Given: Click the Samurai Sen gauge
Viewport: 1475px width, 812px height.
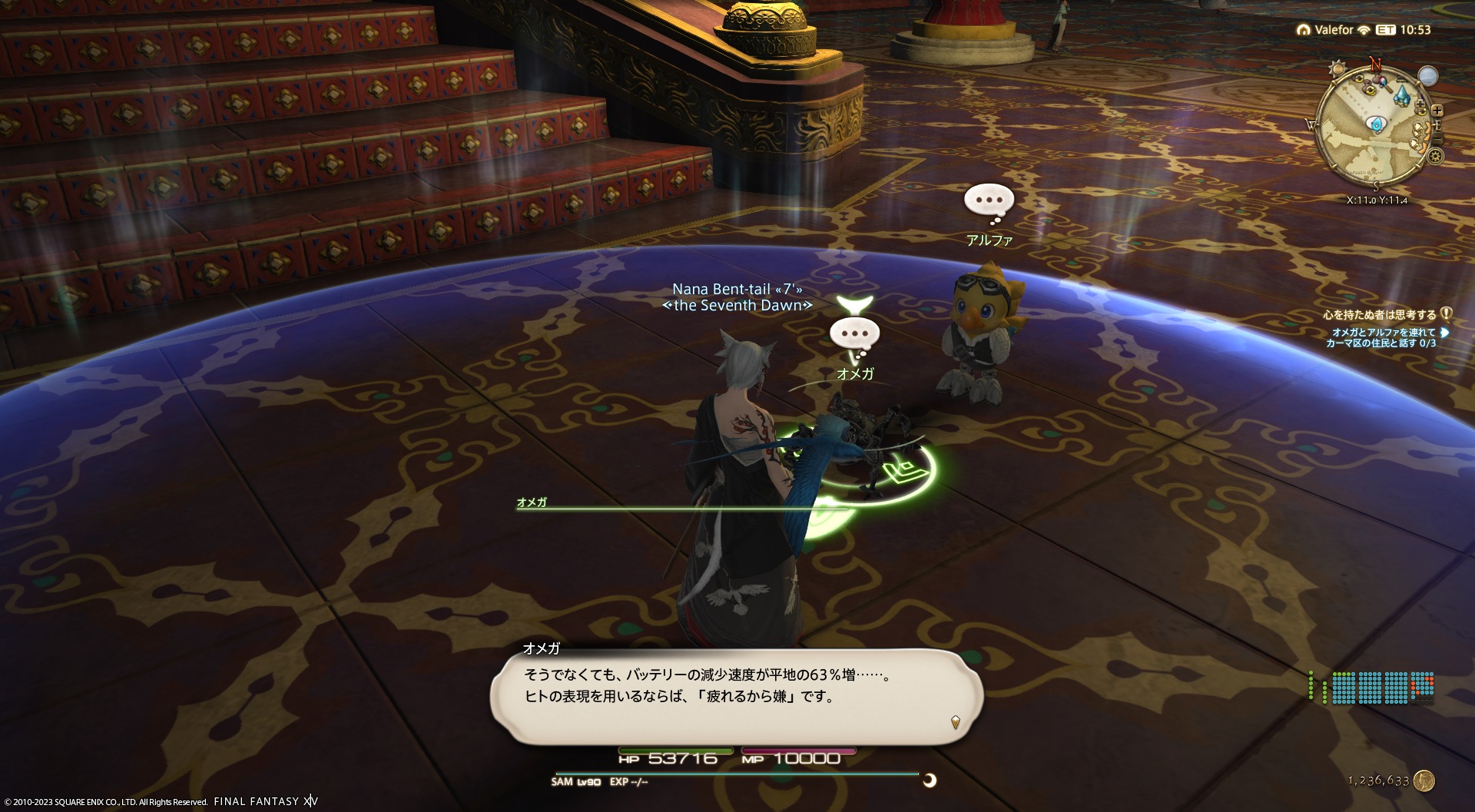Looking at the screenshot, I should 1372,687.
